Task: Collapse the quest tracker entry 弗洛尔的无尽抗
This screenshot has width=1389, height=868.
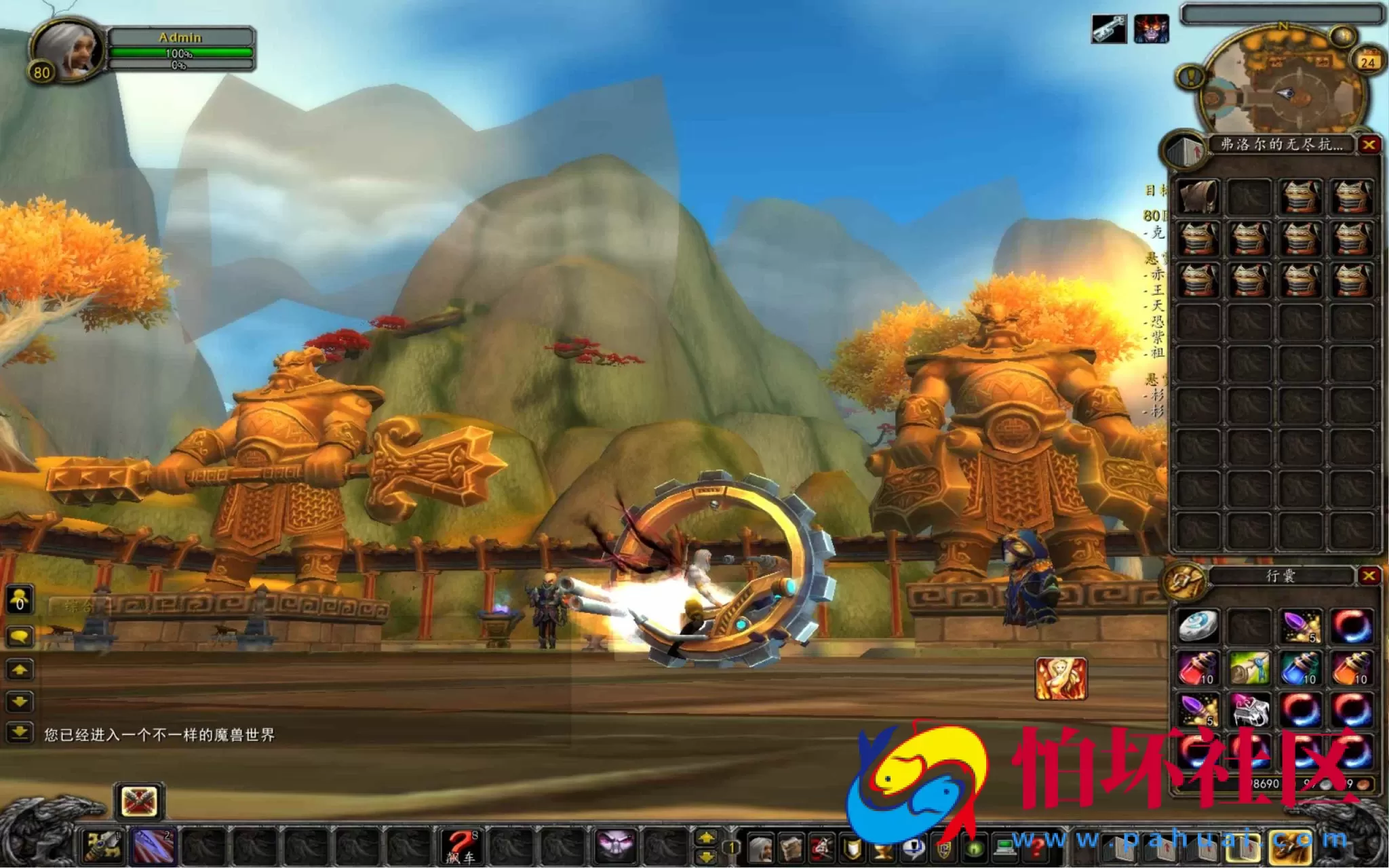Action: [1282, 144]
